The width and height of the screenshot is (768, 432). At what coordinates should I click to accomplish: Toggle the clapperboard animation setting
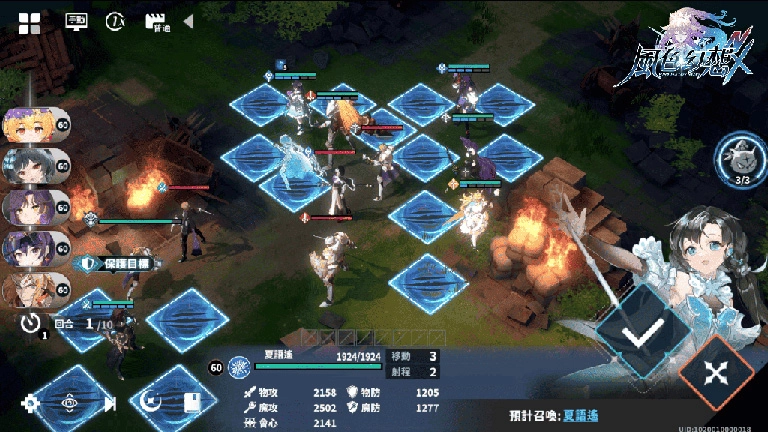point(155,21)
